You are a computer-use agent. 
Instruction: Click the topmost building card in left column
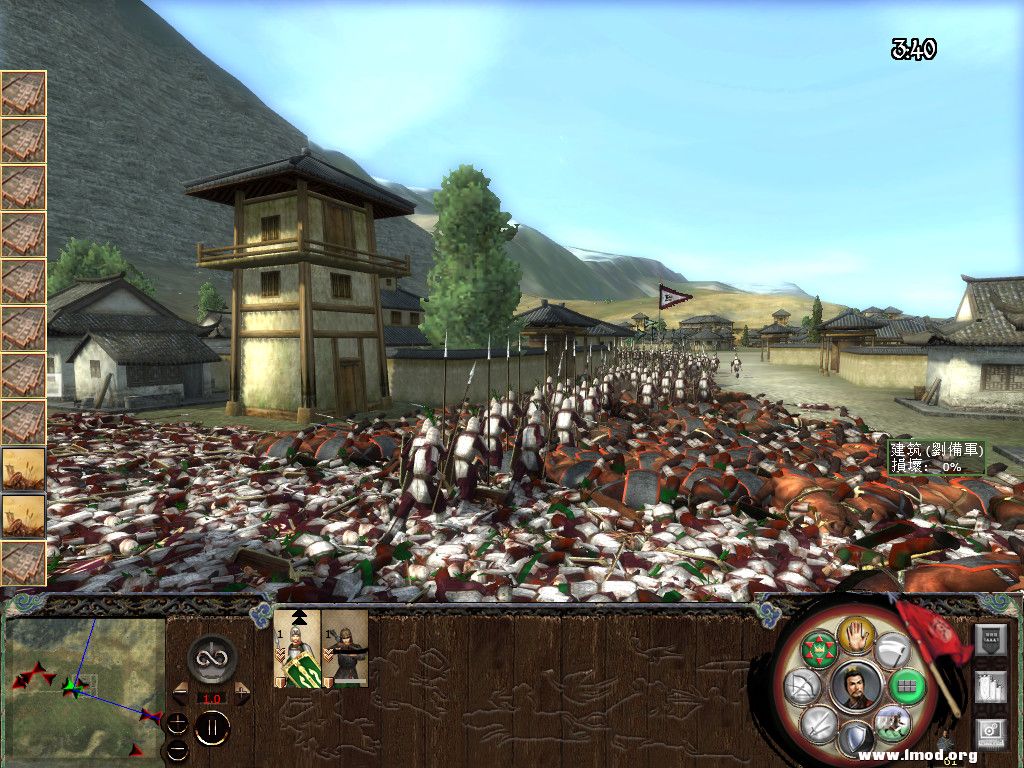(23, 93)
